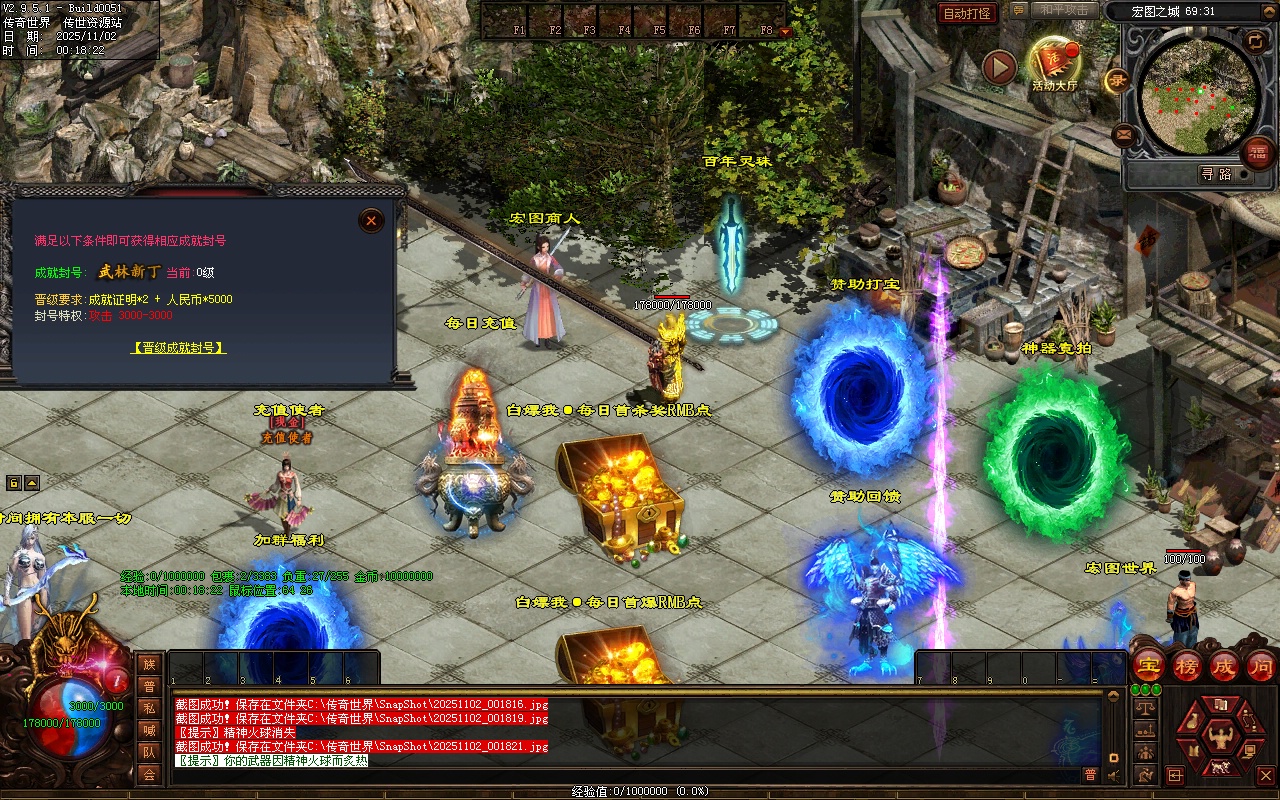Switch to the 私 private chat channel
The width and height of the screenshot is (1280, 800).
tap(149, 708)
